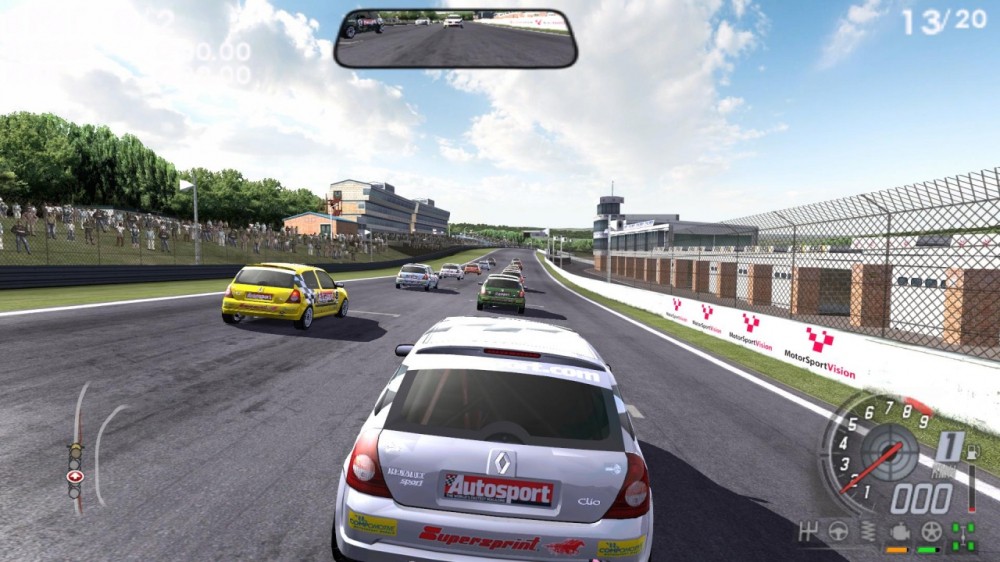
Task: Click the engine damage icon
Action: 898,531
